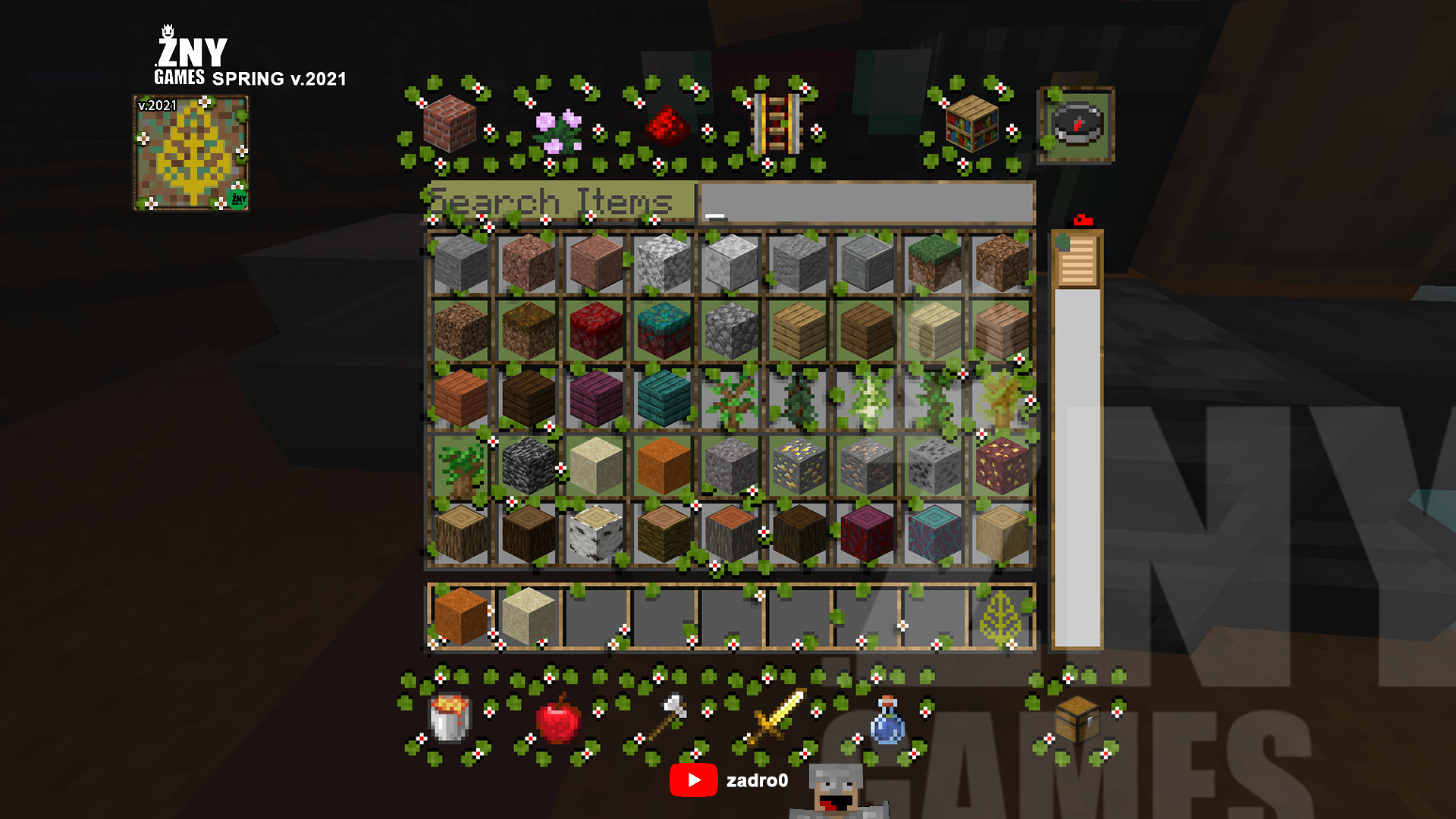1456x819 pixels.
Task: Click the red YouTube play button
Action: tap(694, 779)
